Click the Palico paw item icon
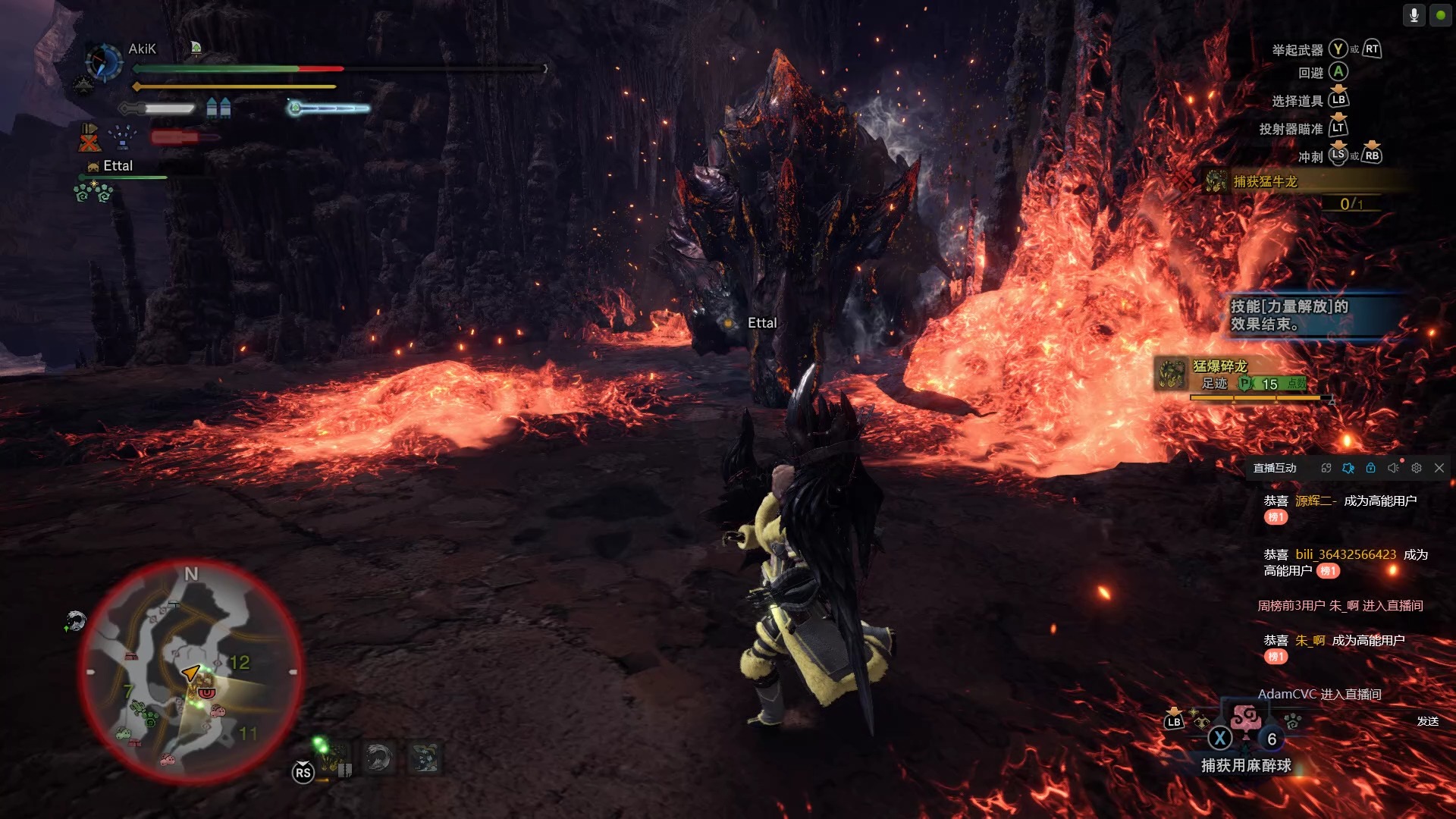This screenshot has height=819, width=1456. point(1292,721)
